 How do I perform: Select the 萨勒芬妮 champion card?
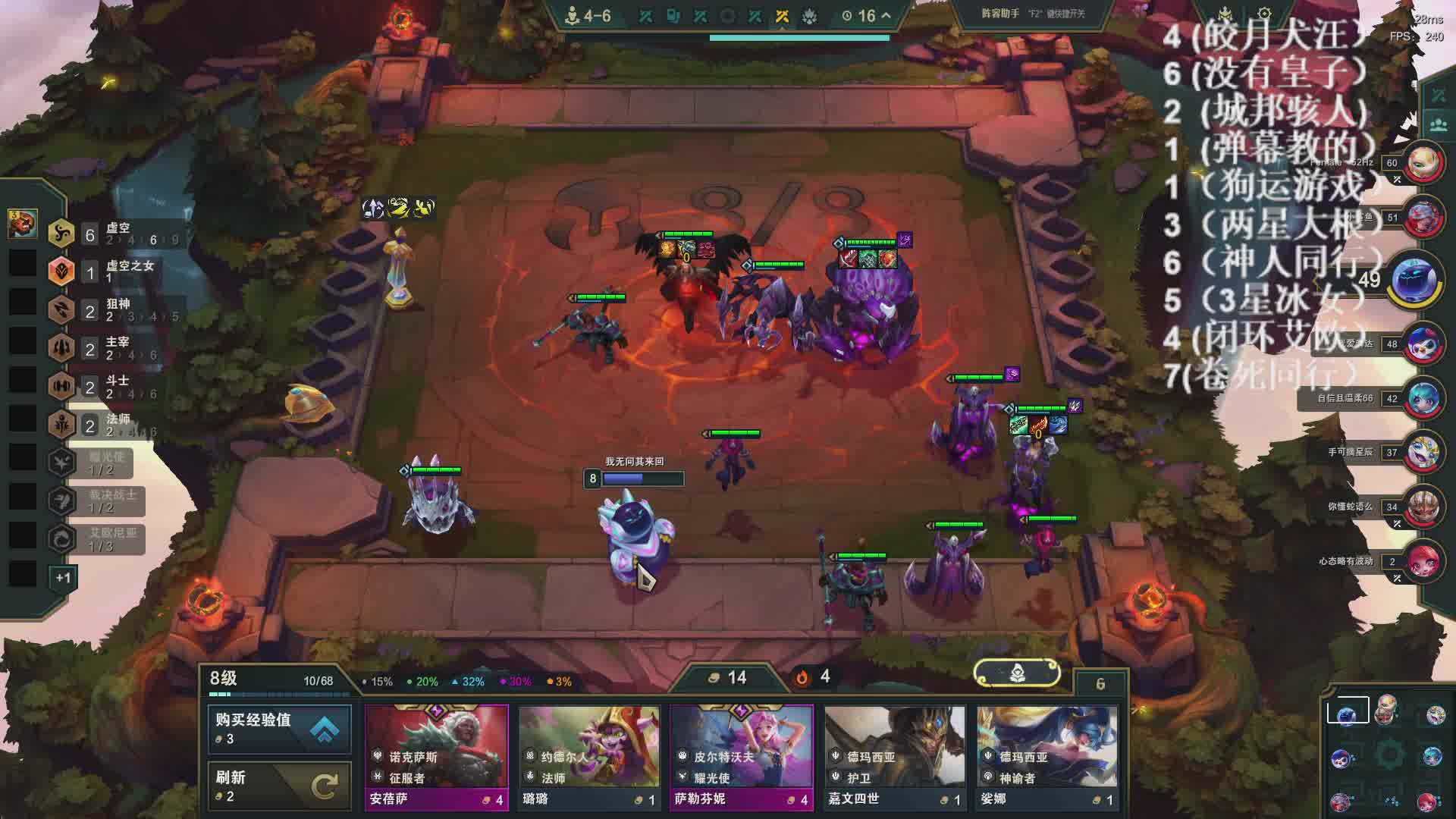point(742,757)
